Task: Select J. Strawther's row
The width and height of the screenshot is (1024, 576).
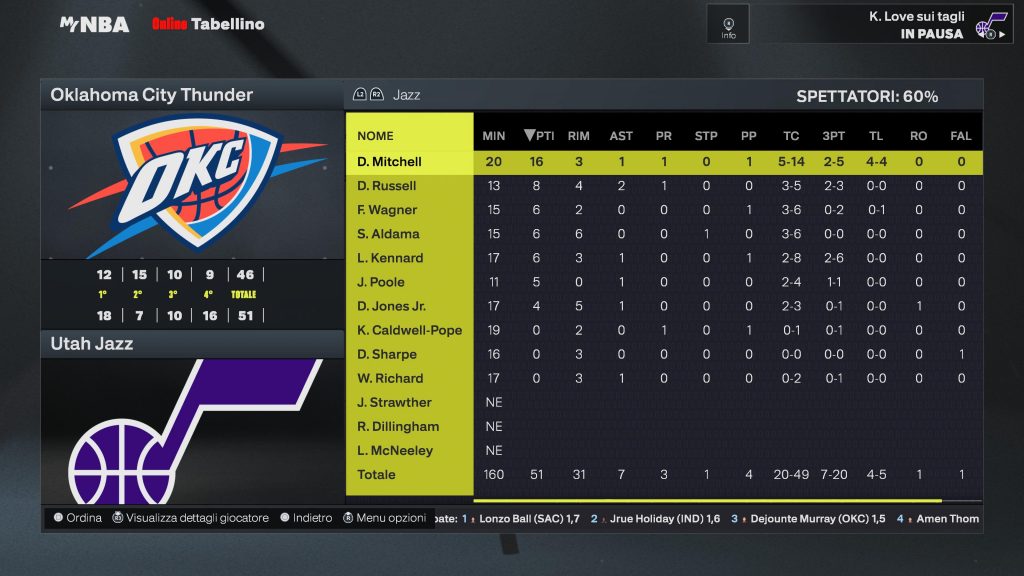Action: [x=394, y=402]
